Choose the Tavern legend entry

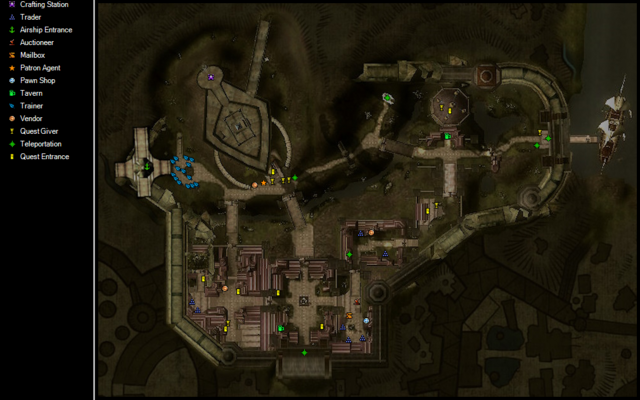coord(31,93)
